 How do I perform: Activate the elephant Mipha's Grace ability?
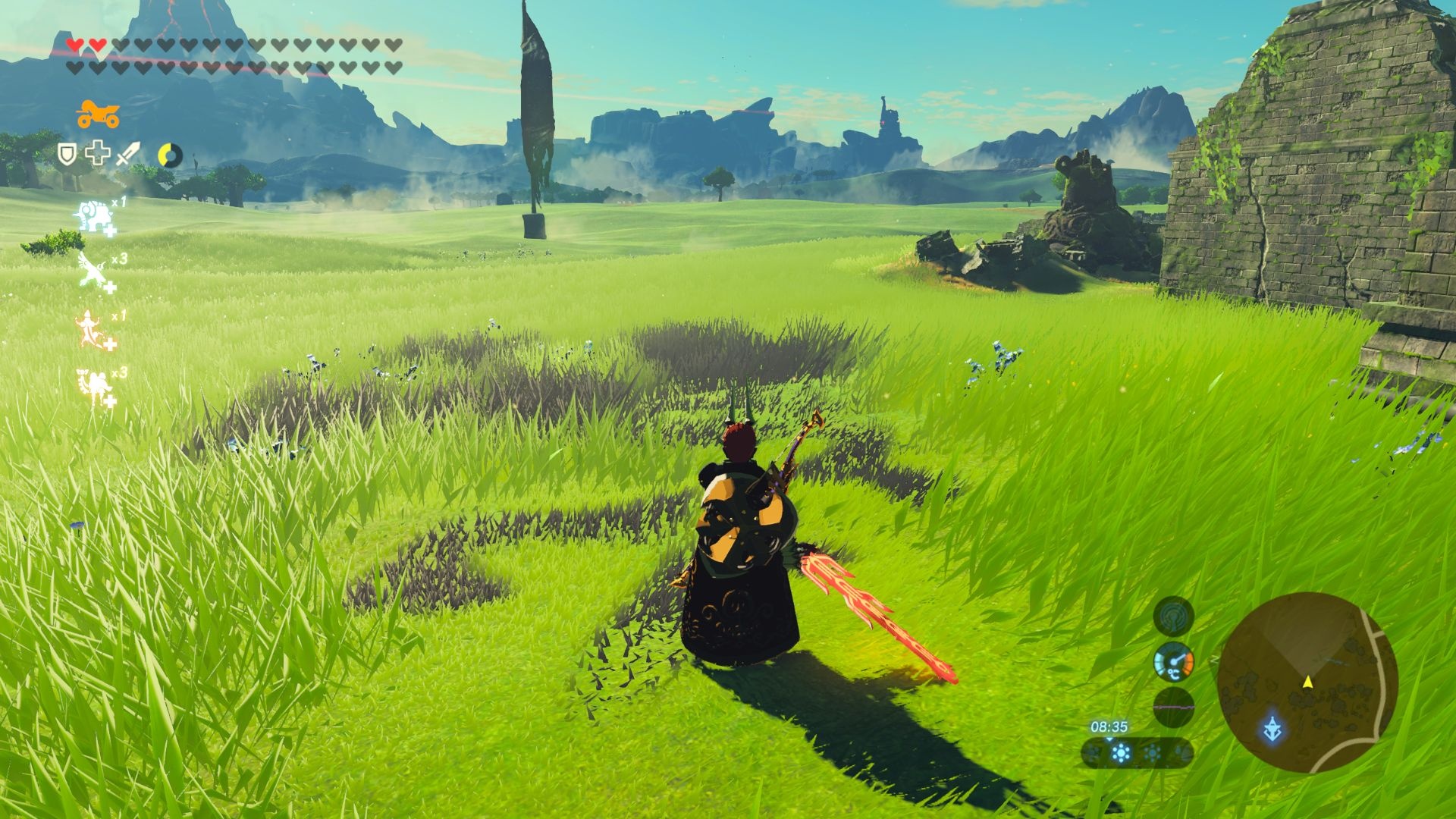point(93,217)
